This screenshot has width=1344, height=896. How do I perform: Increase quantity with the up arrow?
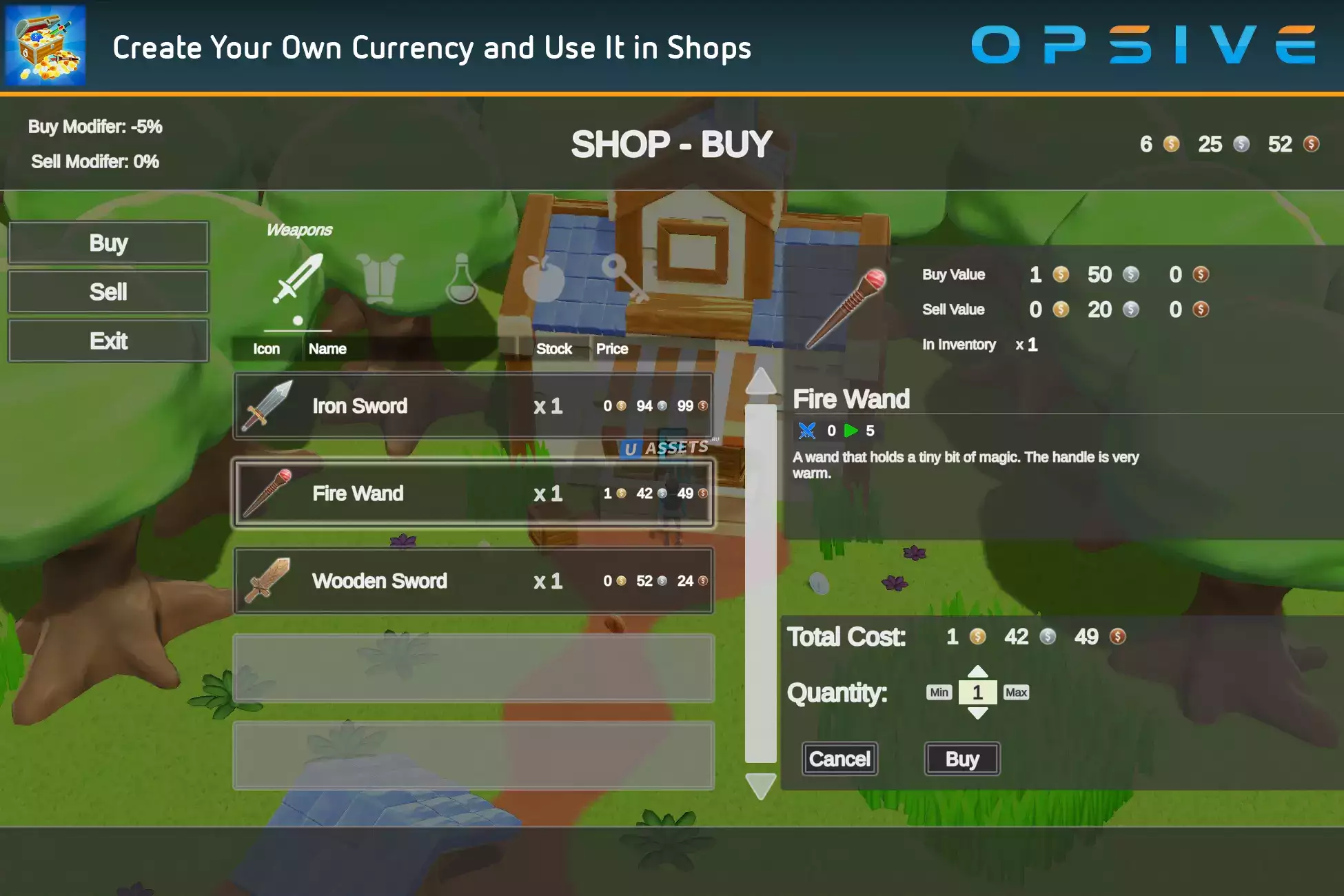(x=977, y=671)
